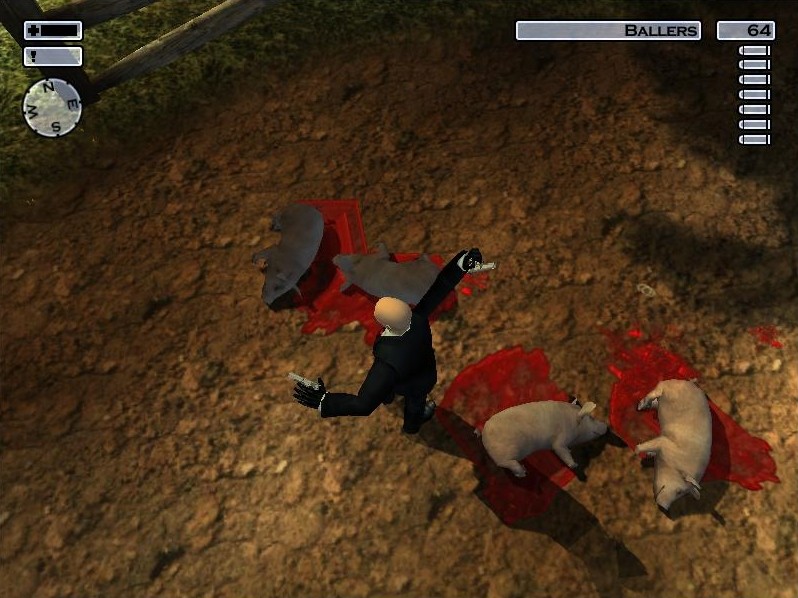The height and width of the screenshot is (598, 798).
Task: Click the compass dial
Action: coord(53,106)
